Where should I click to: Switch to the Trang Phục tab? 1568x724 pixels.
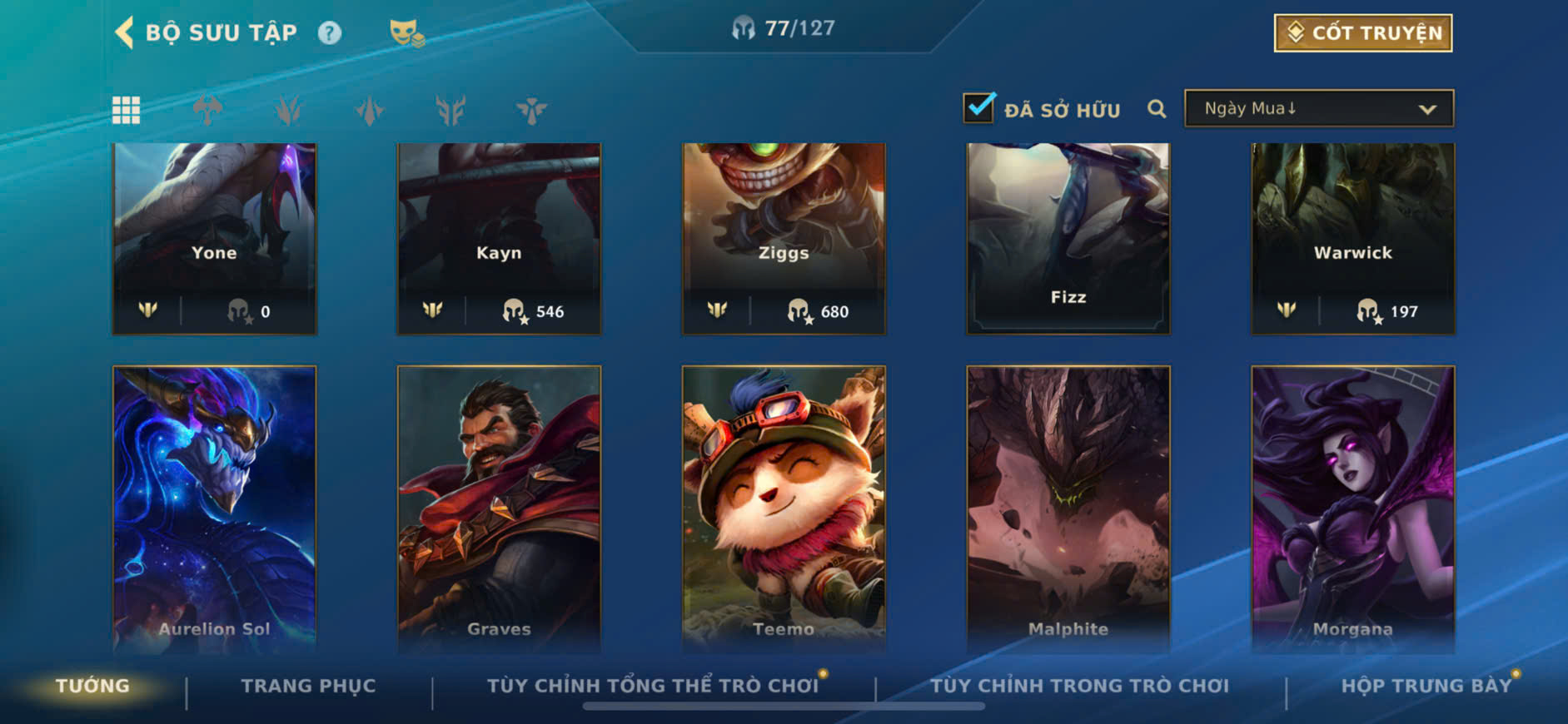tap(308, 687)
